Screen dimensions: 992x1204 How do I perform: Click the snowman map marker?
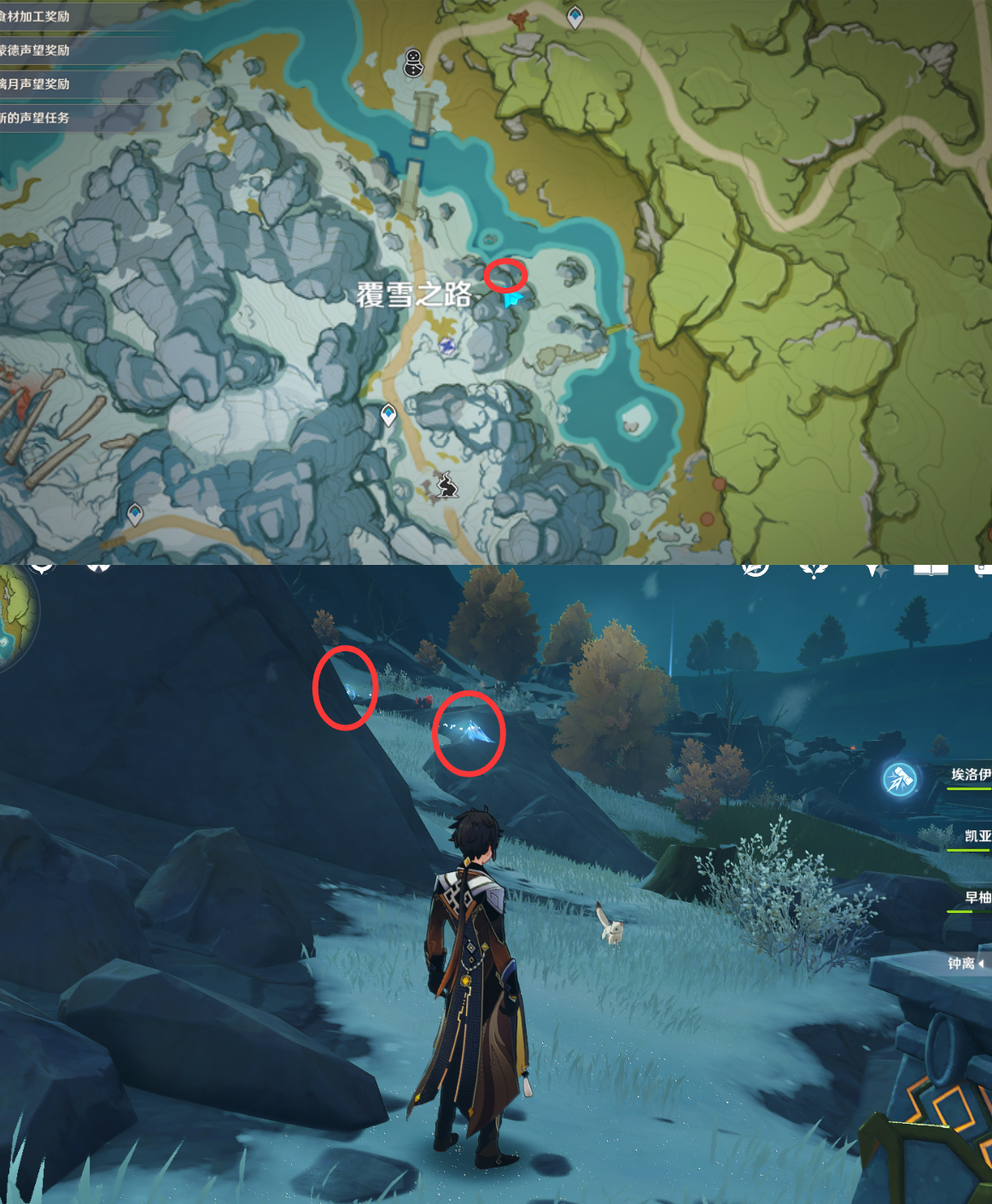click(x=414, y=62)
